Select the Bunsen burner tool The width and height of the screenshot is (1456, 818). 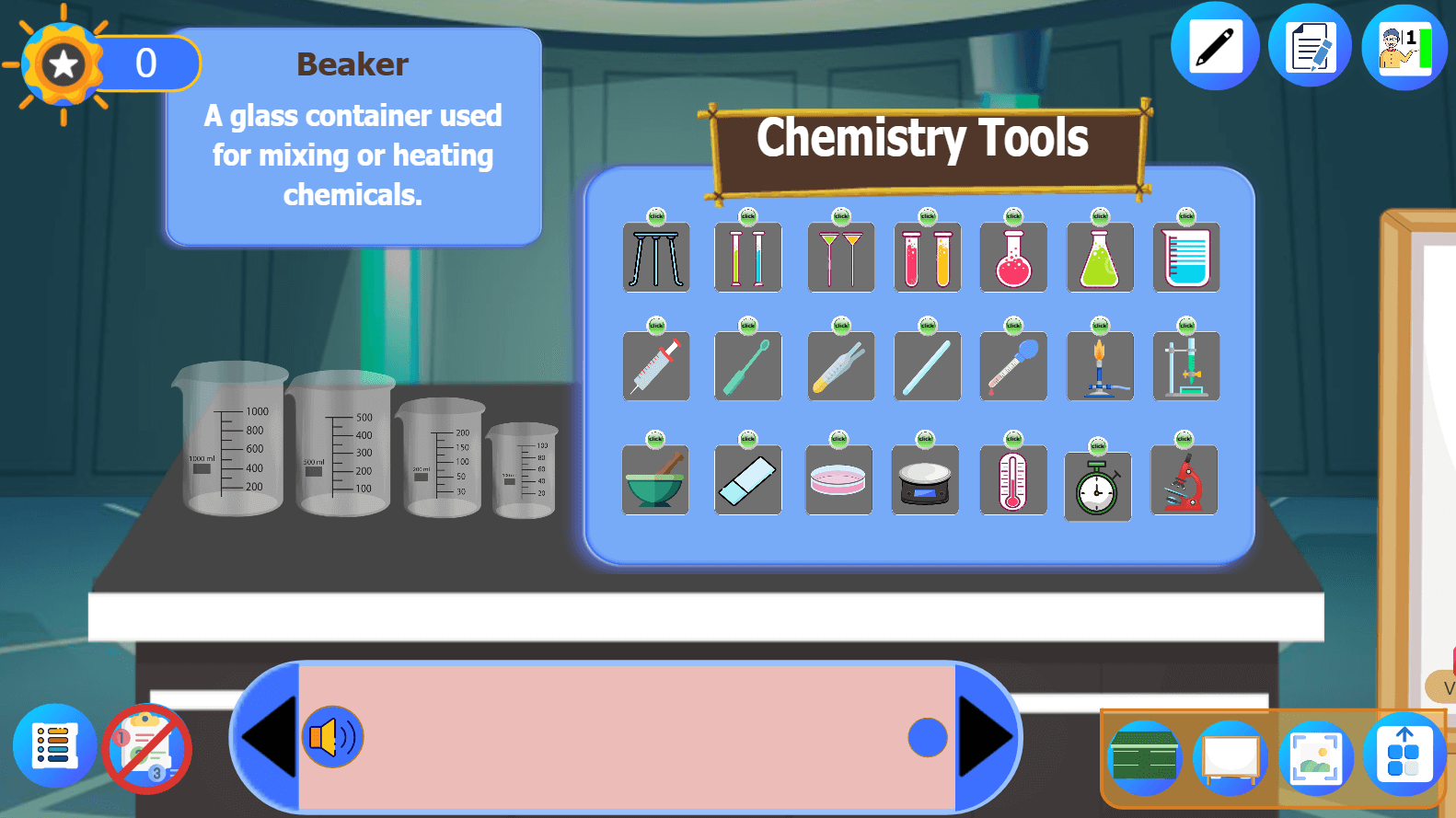point(1100,366)
